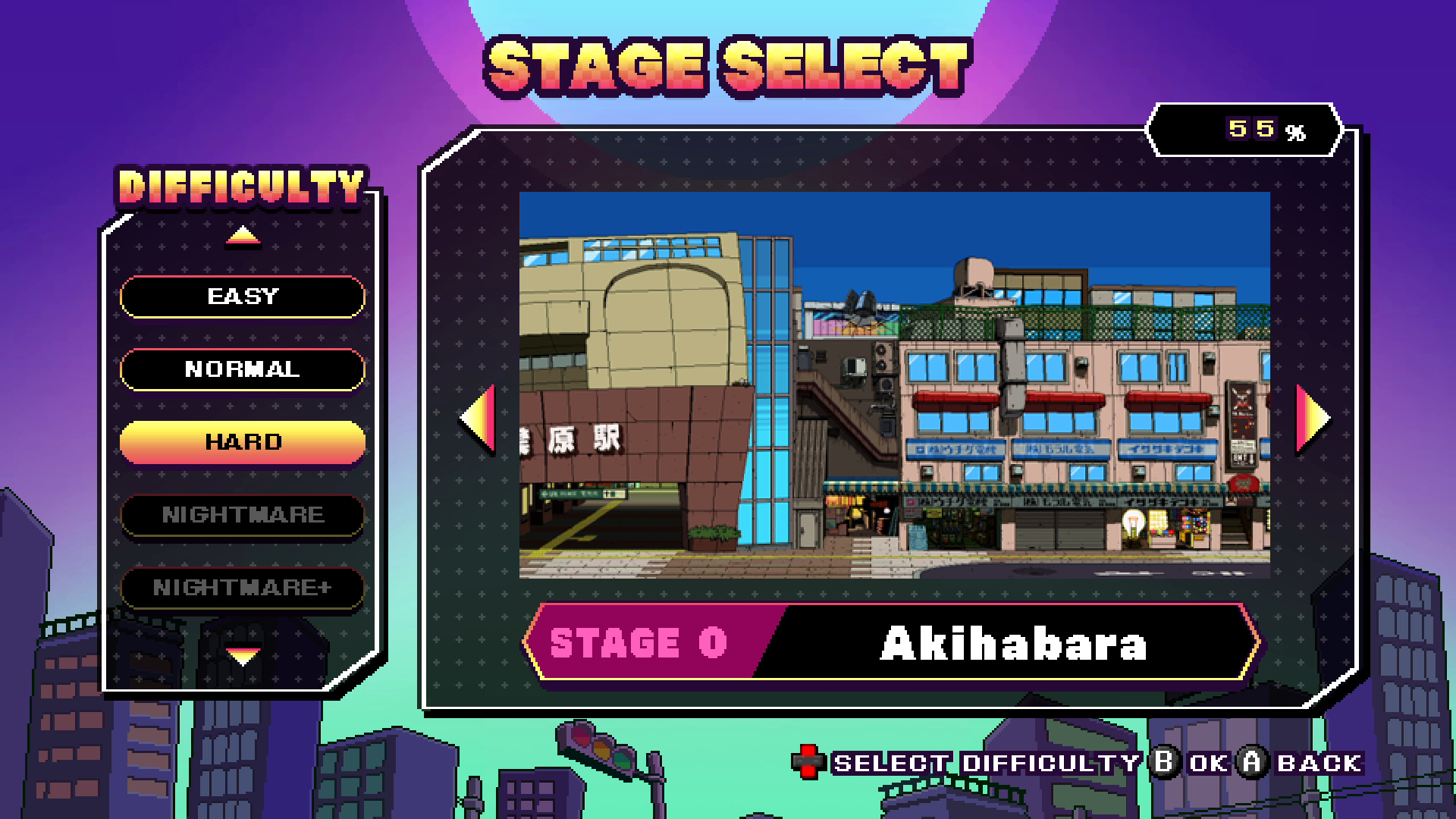Choose the Nightmare+ difficulty option
The image size is (1456, 819).
pos(243,588)
